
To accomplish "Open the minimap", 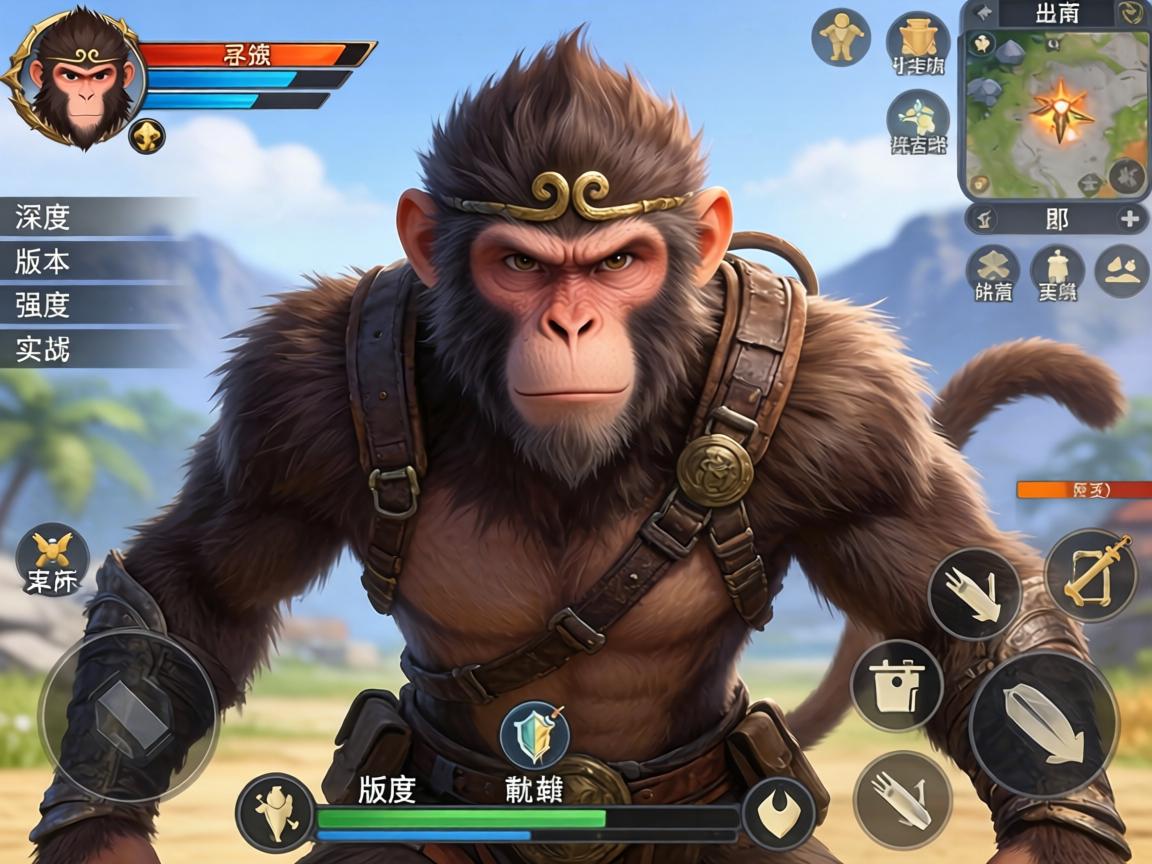I will click(1056, 112).
